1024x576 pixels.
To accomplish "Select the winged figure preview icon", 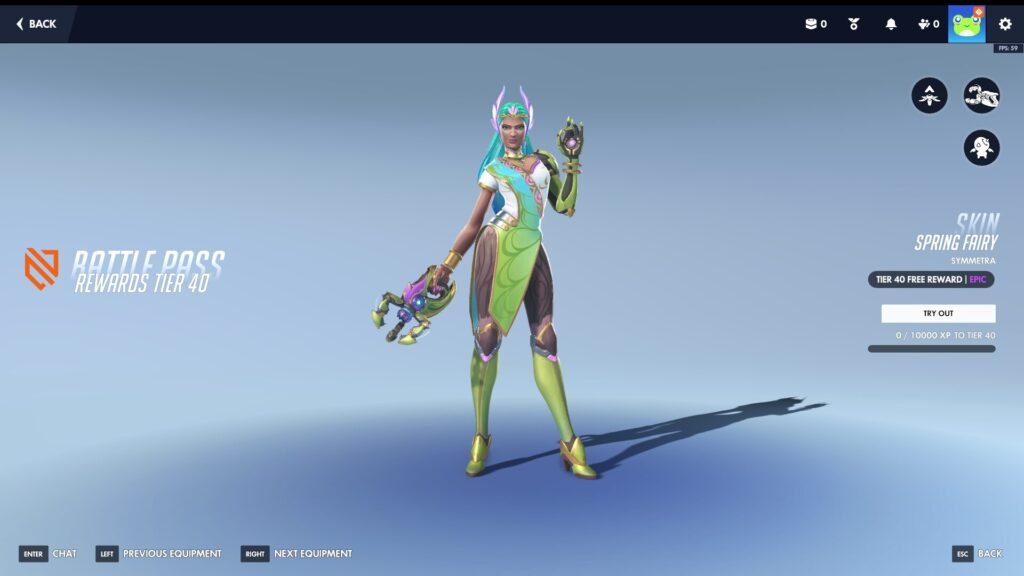I will pos(929,96).
